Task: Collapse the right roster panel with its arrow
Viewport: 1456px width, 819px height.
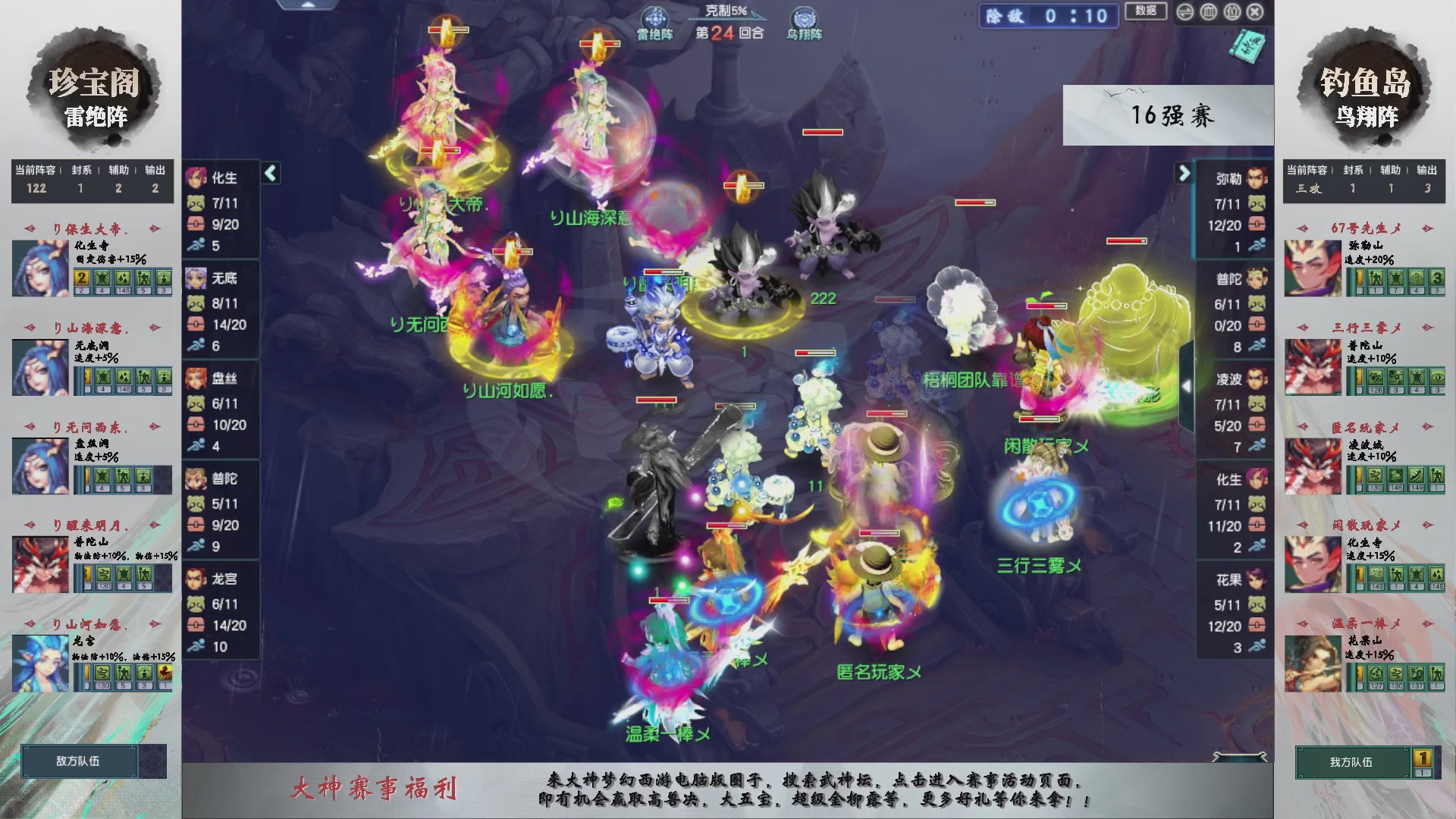Action: tap(1183, 173)
